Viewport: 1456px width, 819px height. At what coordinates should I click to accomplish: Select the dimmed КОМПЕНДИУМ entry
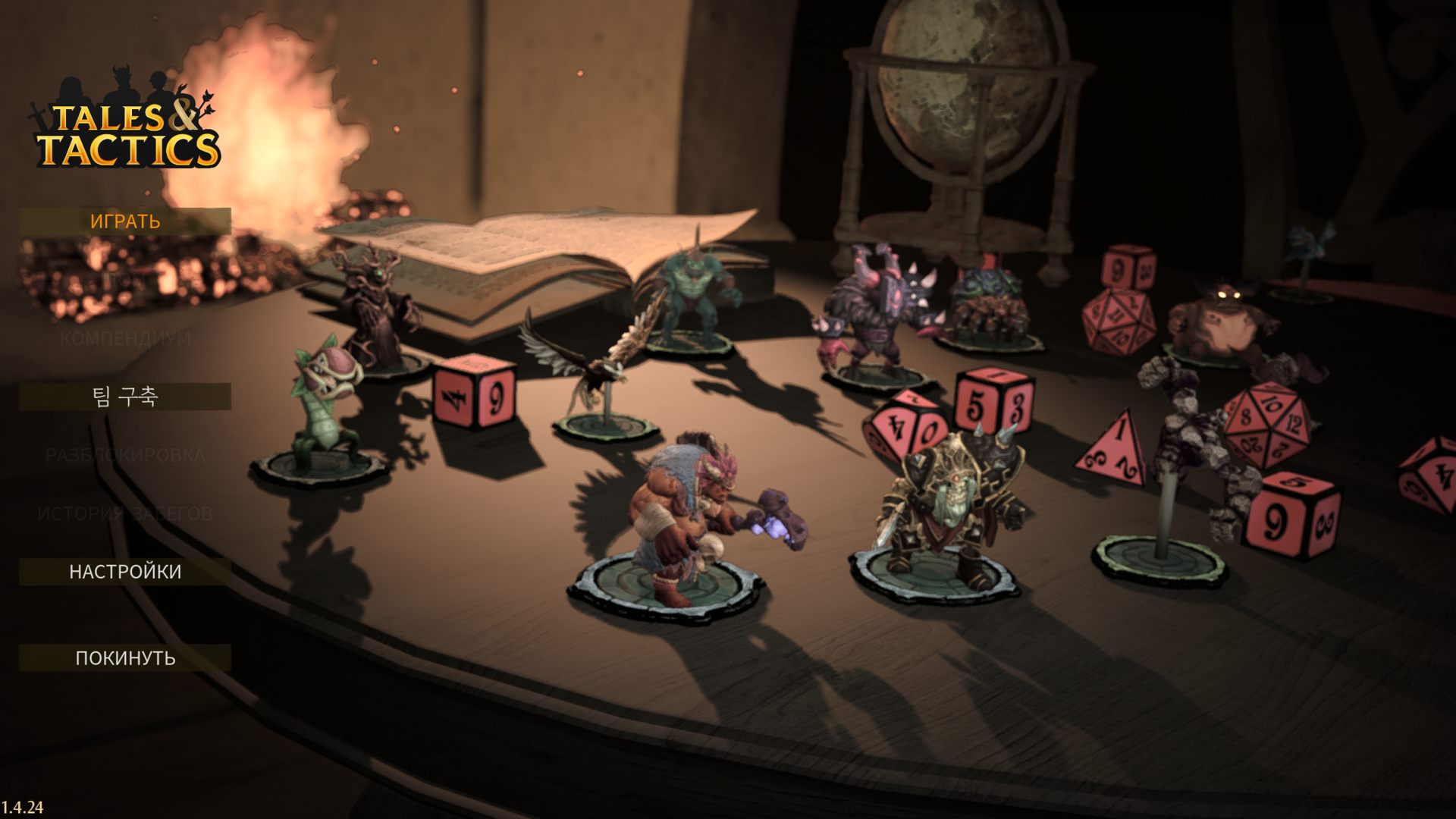[x=125, y=338]
